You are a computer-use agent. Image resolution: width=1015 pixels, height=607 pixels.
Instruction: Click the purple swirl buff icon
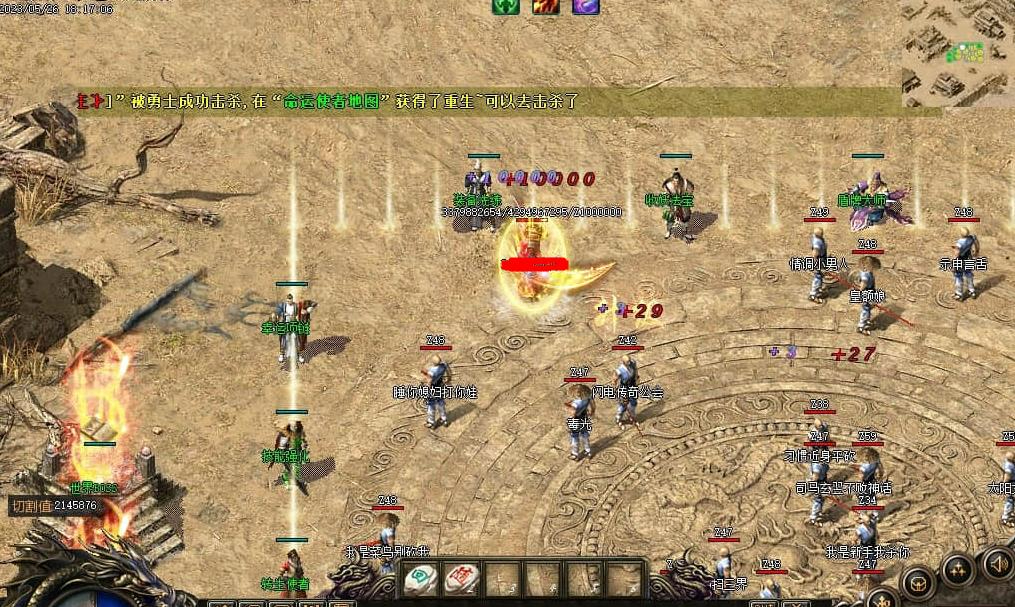pyautogui.click(x=585, y=6)
